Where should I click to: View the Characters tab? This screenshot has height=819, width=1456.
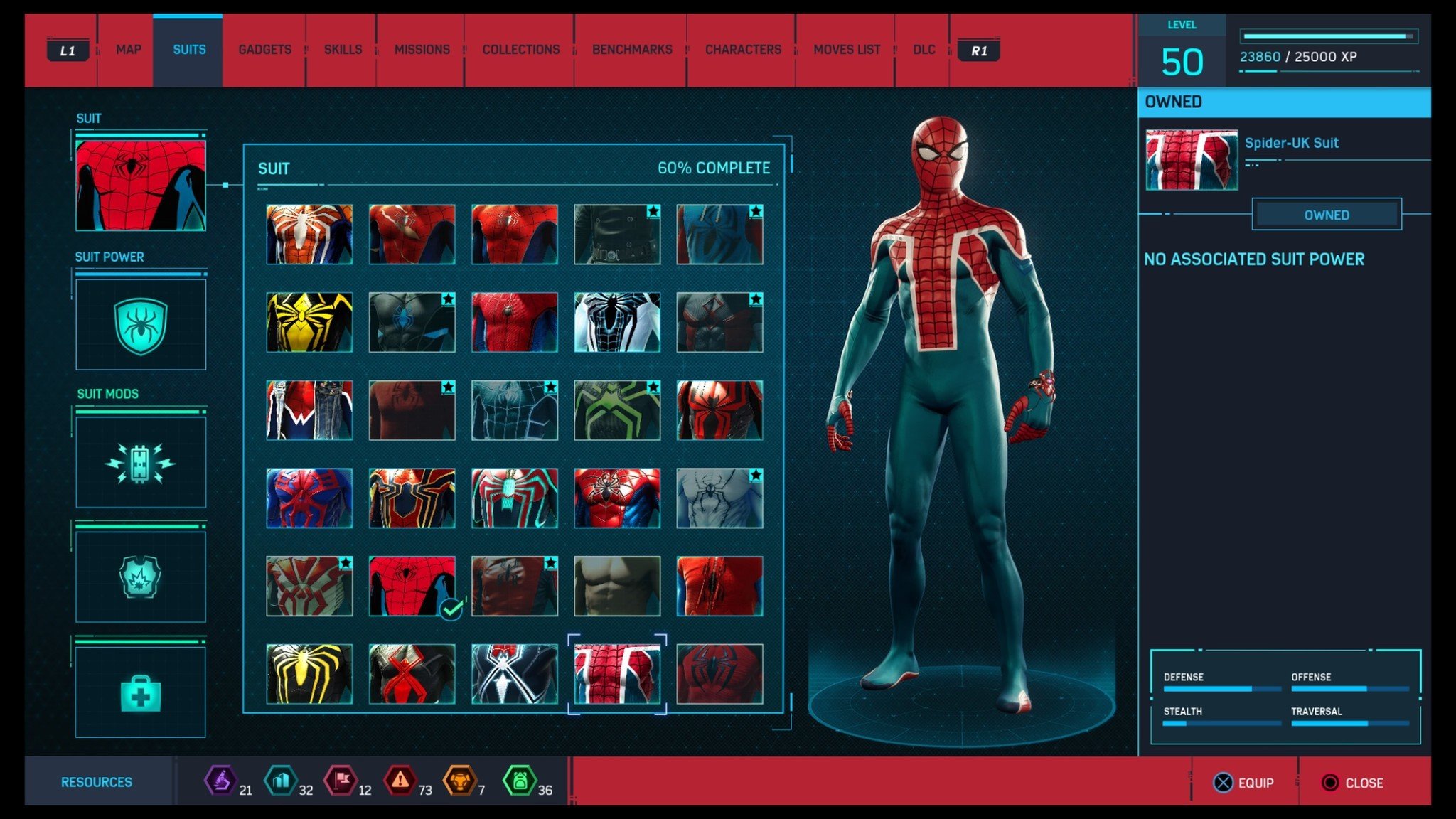point(743,50)
